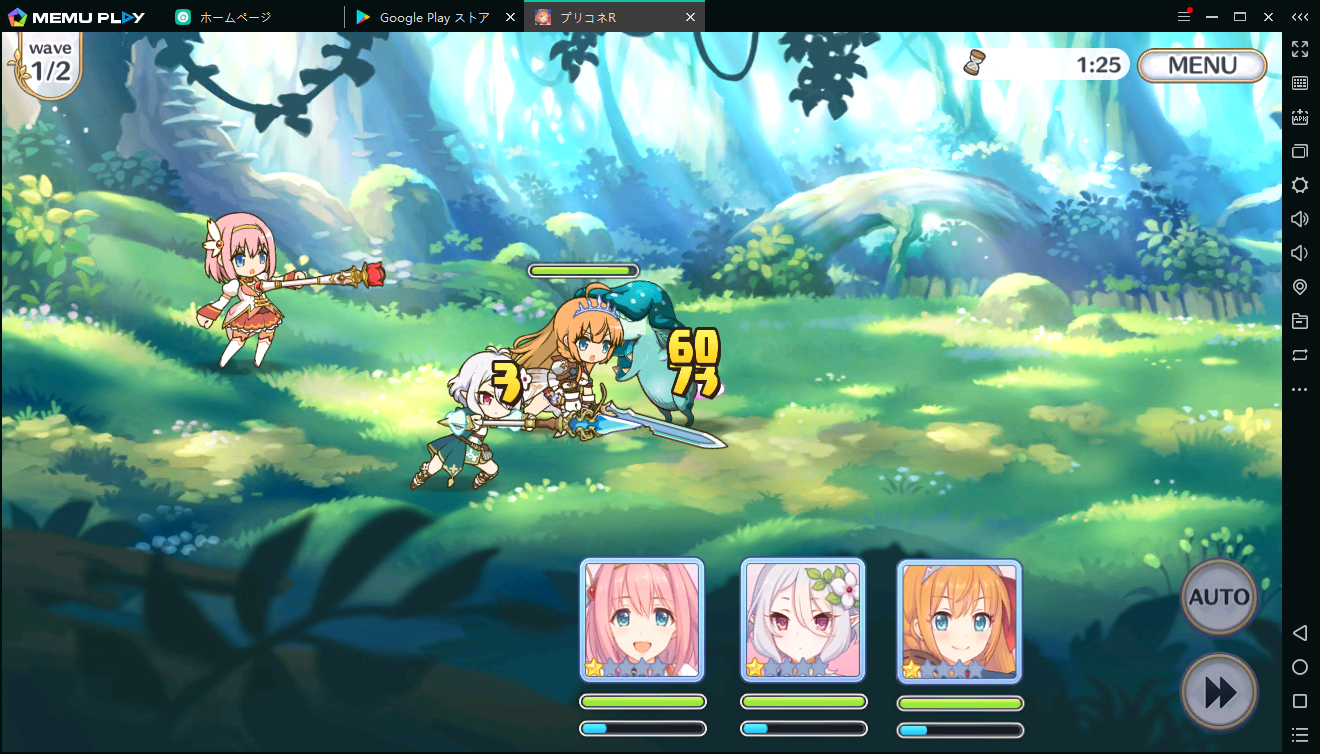
Task: Open the in-game MENU button
Action: 1201,65
